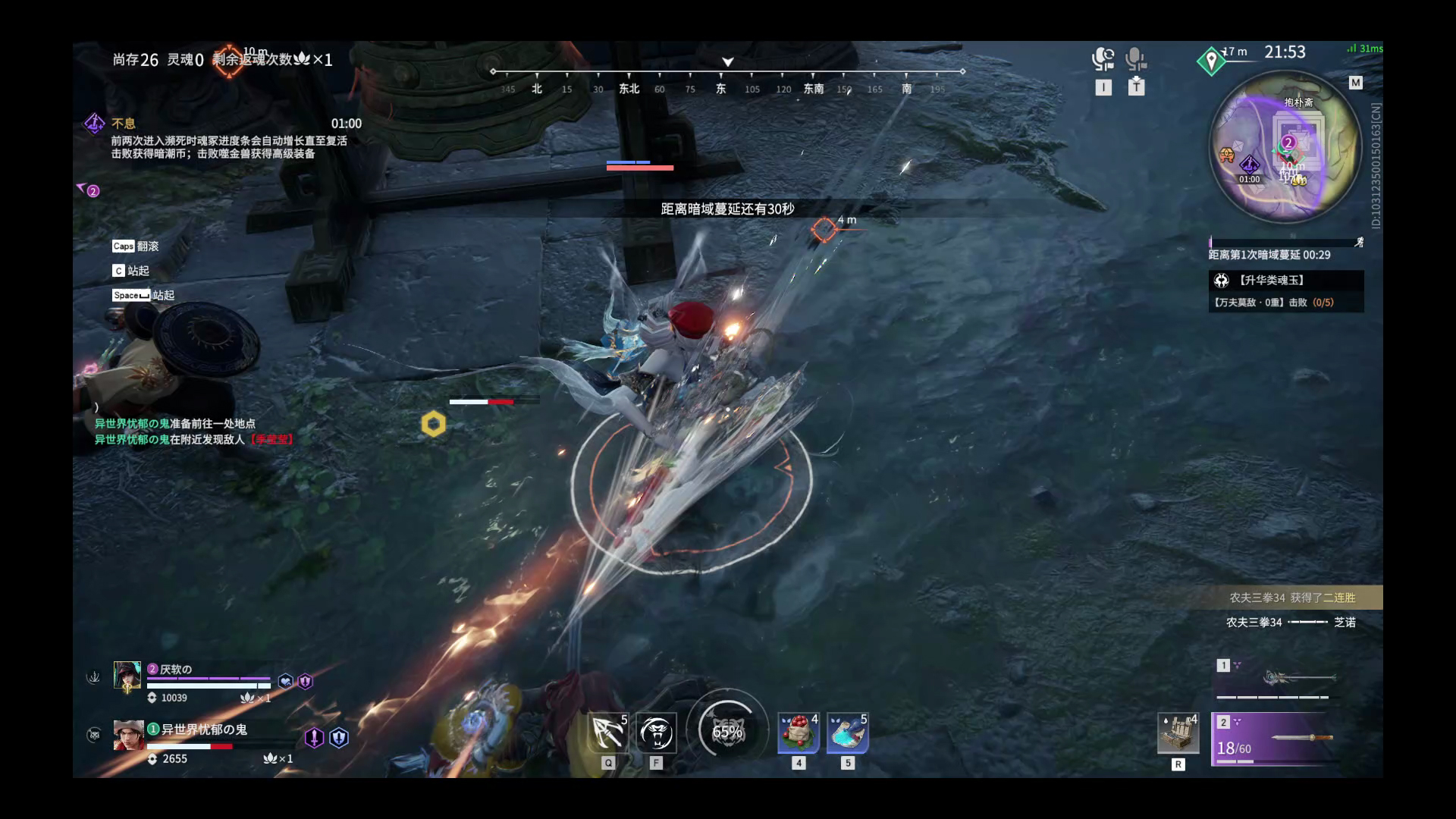
Task: Toggle push-to-talk with the T key icon
Action: click(x=1136, y=86)
